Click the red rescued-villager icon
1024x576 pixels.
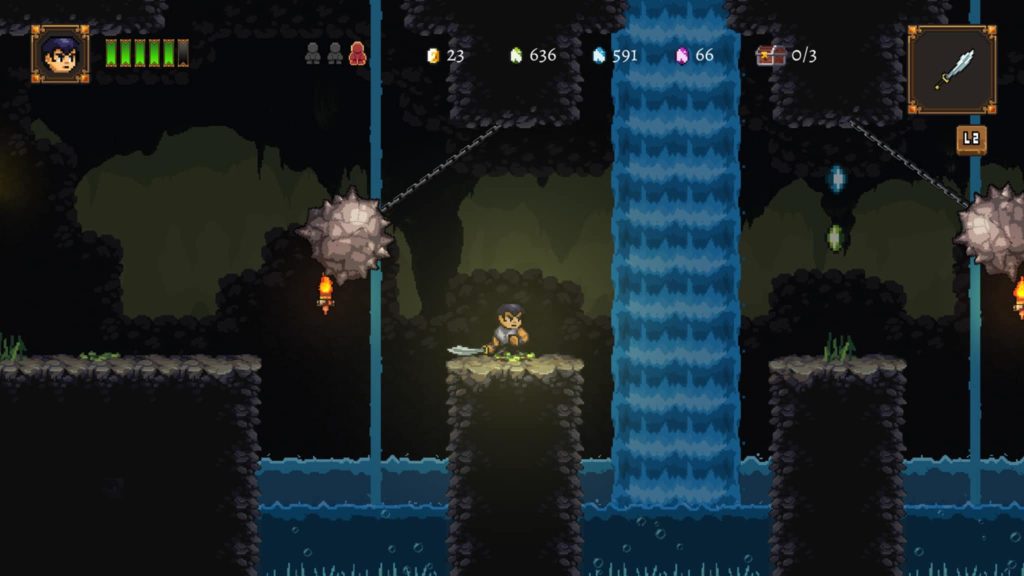coord(357,54)
